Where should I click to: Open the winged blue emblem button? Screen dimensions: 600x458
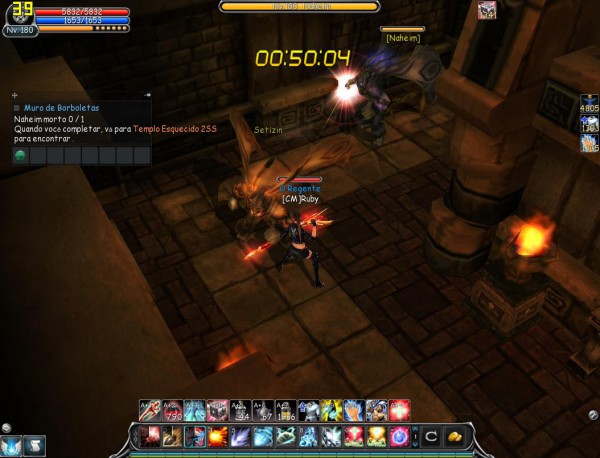coord(12,446)
